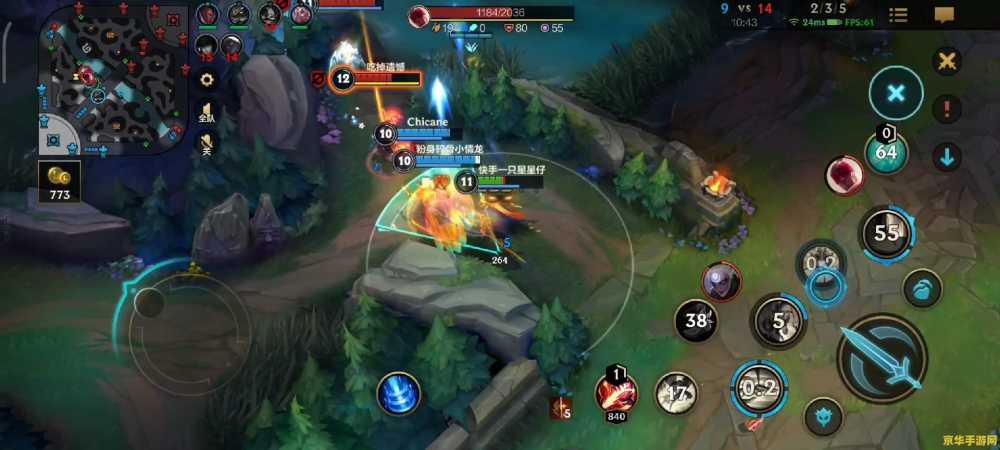Target the enemy champion portrait lock-on

click(x=720, y=282)
